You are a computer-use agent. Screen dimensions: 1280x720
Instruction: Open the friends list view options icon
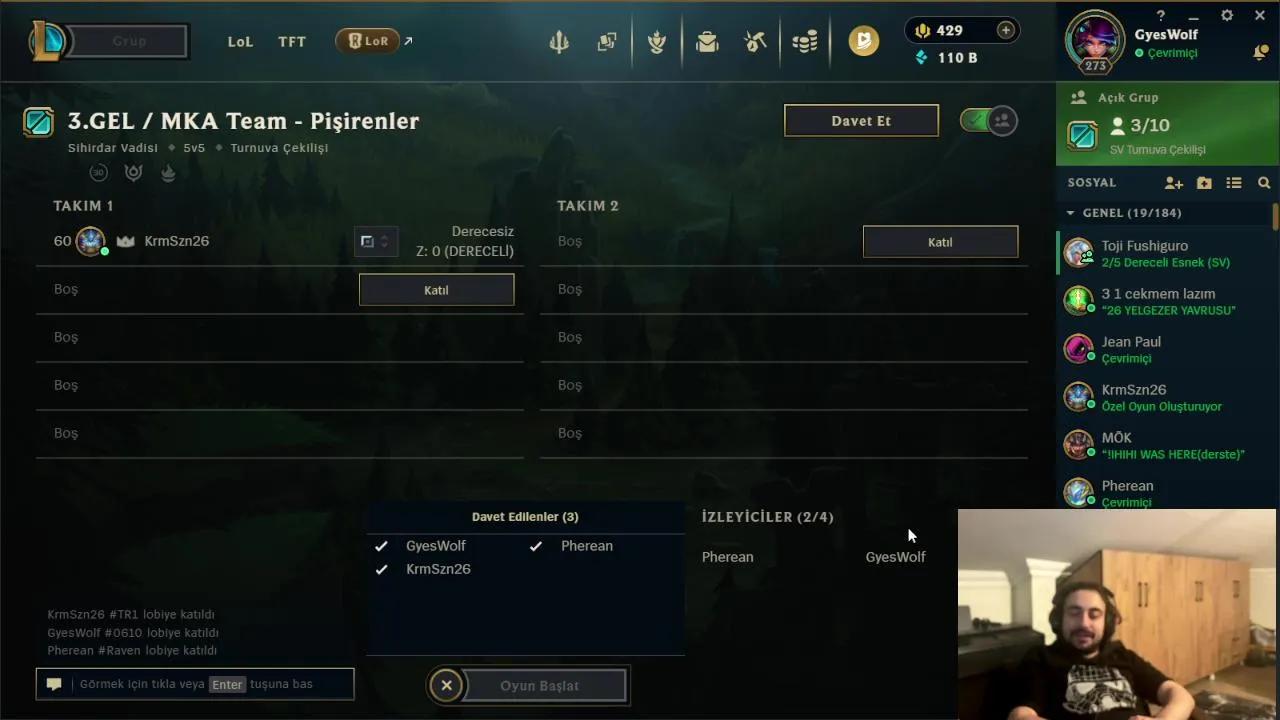(x=1235, y=183)
